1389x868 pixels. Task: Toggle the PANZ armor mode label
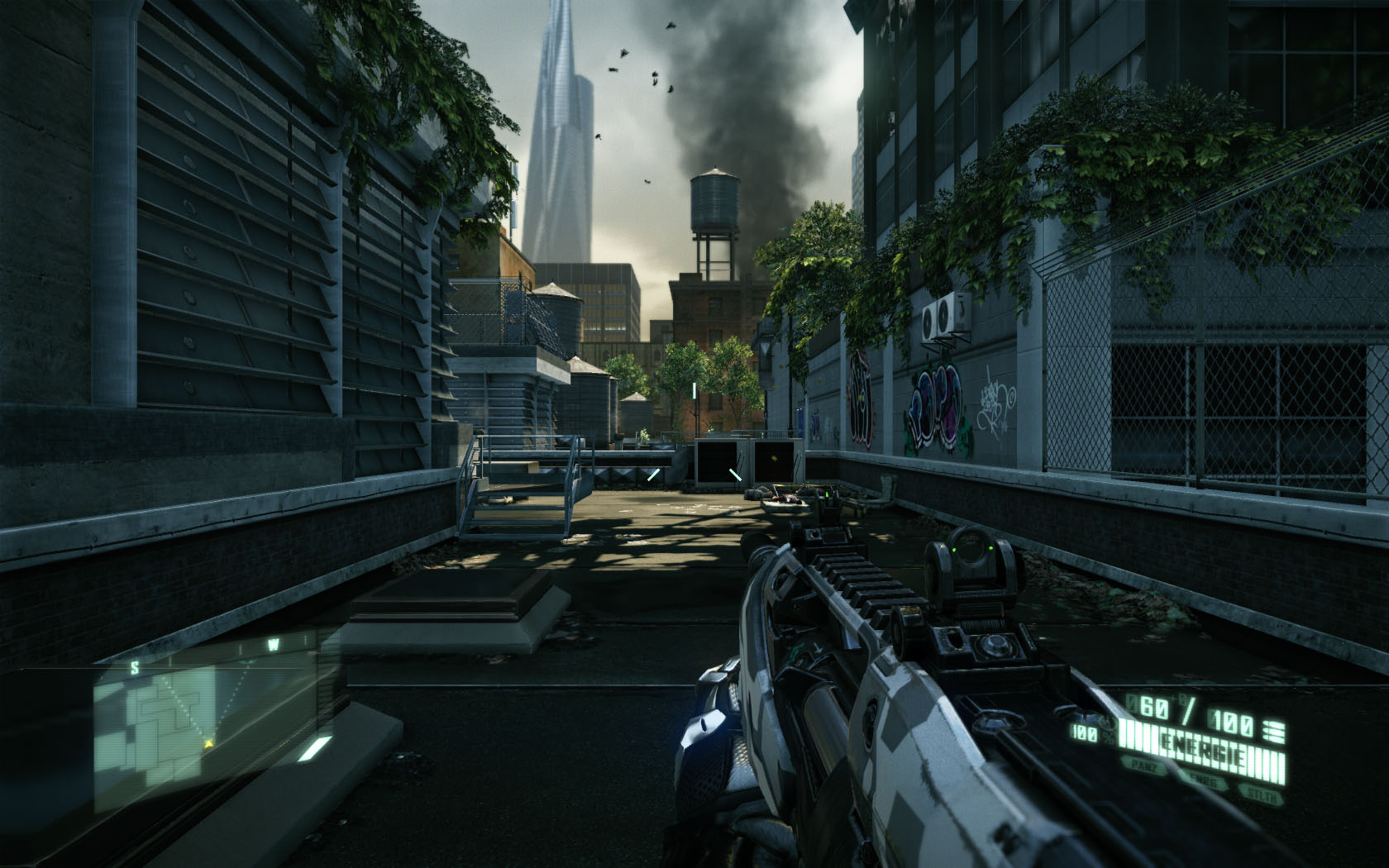[x=1144, y=765]
